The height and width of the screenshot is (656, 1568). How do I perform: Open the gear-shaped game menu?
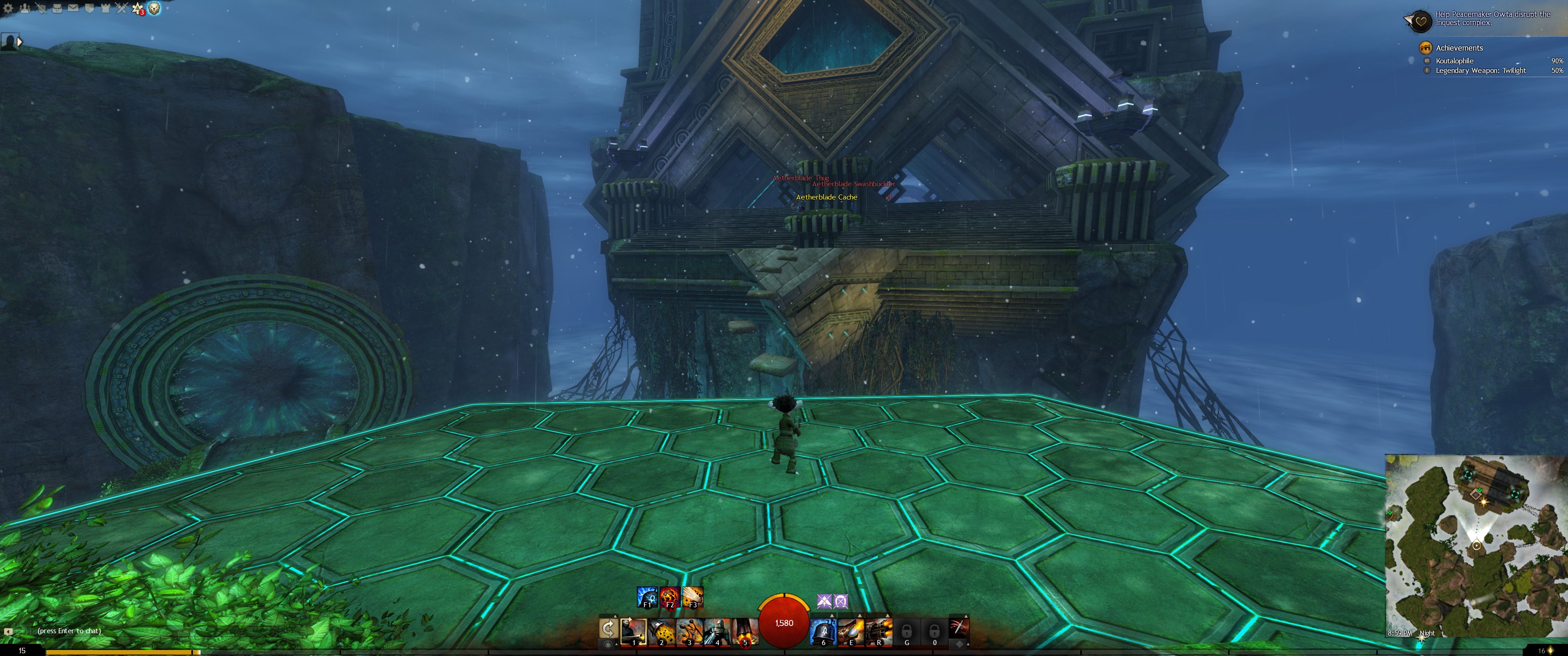8,8
